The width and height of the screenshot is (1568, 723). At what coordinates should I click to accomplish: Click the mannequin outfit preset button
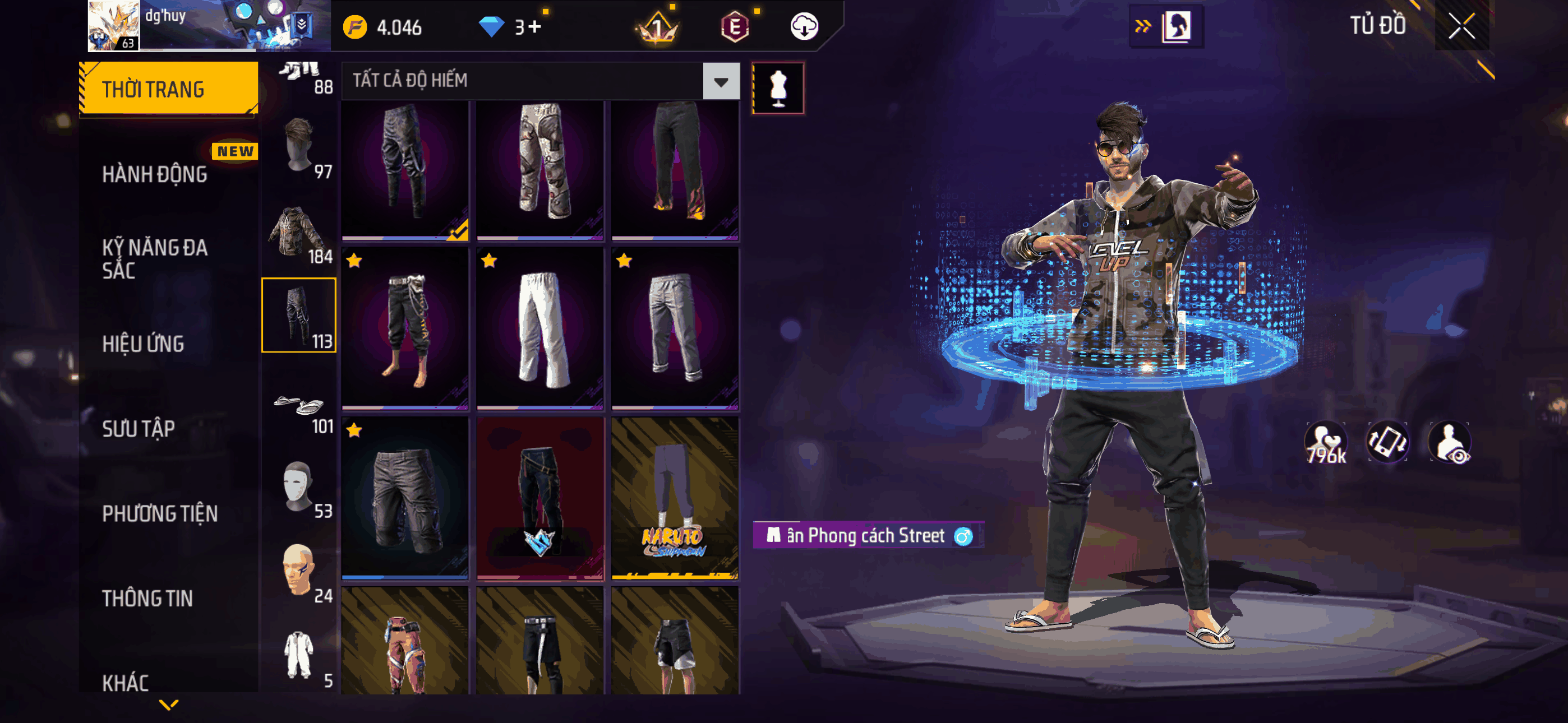pyautogui.click(x=778, y=88)
